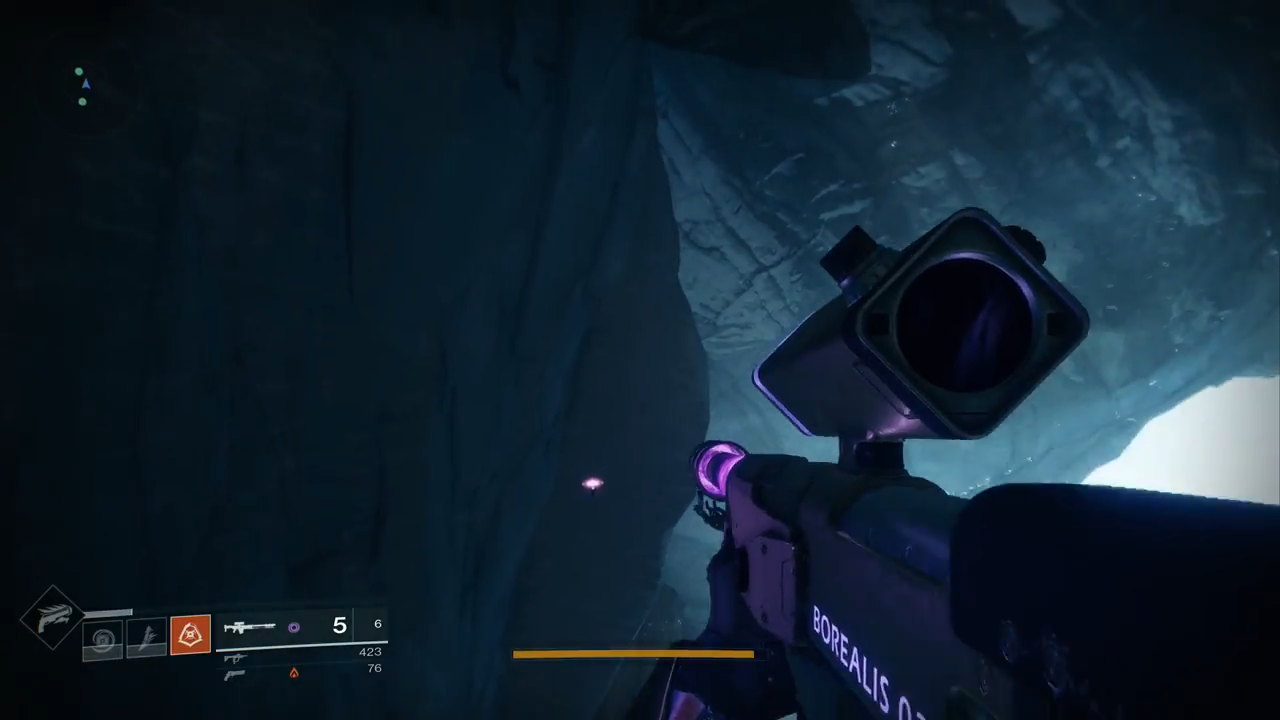The image size is (1280, 720).
Task: Switch to the stowed hand cannon icon
Action: pyautogui.click(x=235, y=674)
